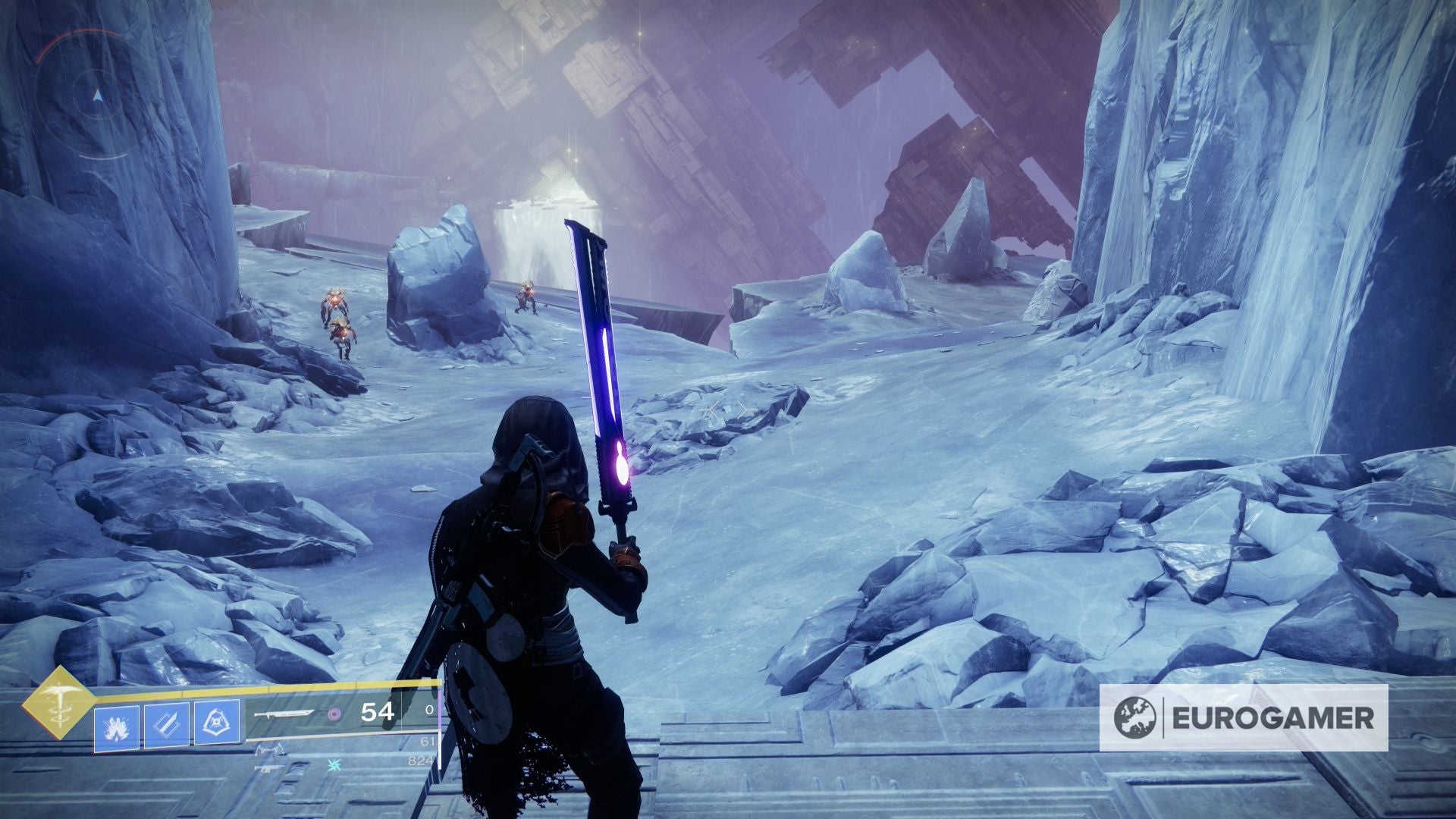Click the ammo counter displaying 54
Viewport: 1456px width, 819px height.
point(377,713)
